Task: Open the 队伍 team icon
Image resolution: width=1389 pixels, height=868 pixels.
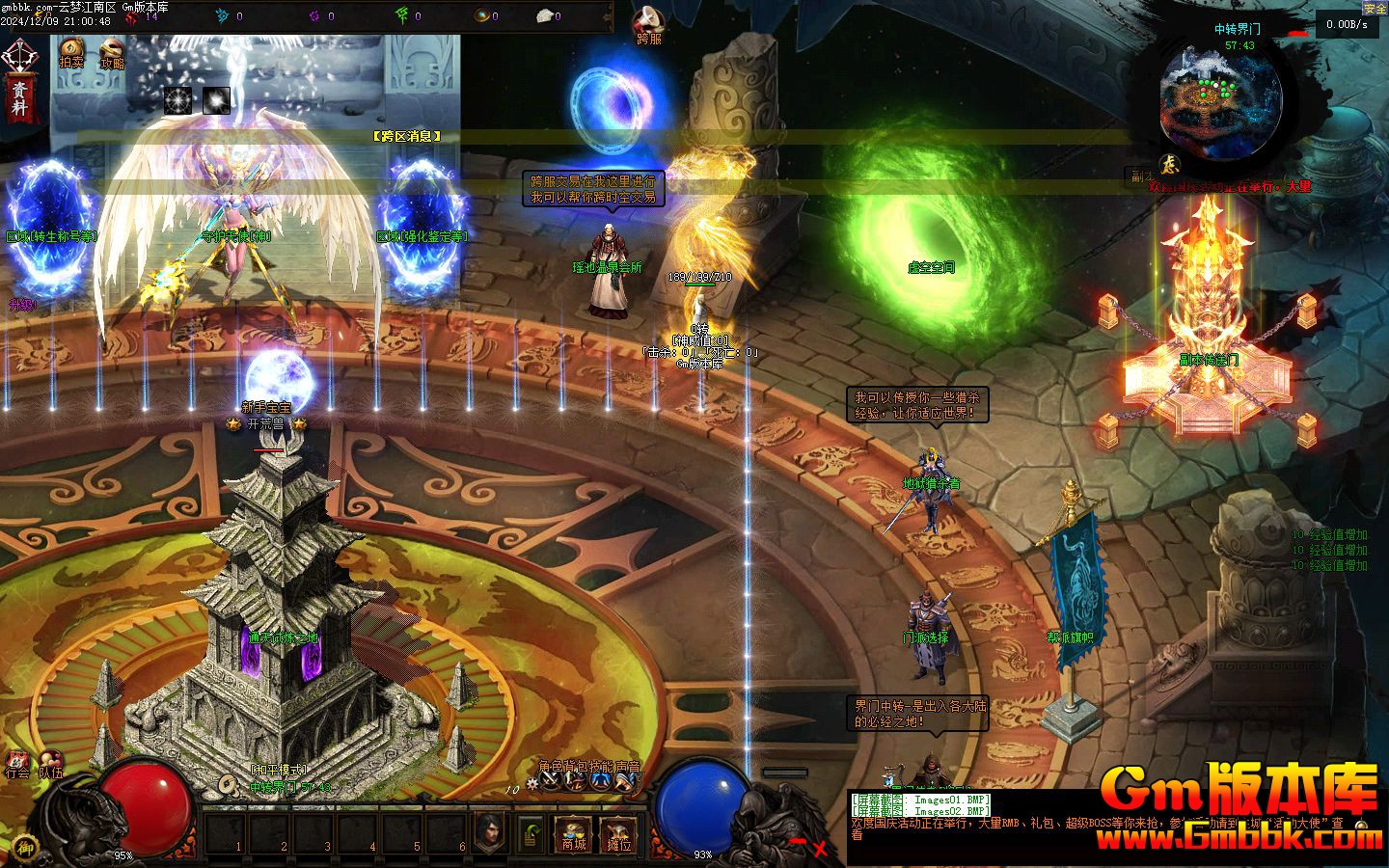Action: (50, 763)
